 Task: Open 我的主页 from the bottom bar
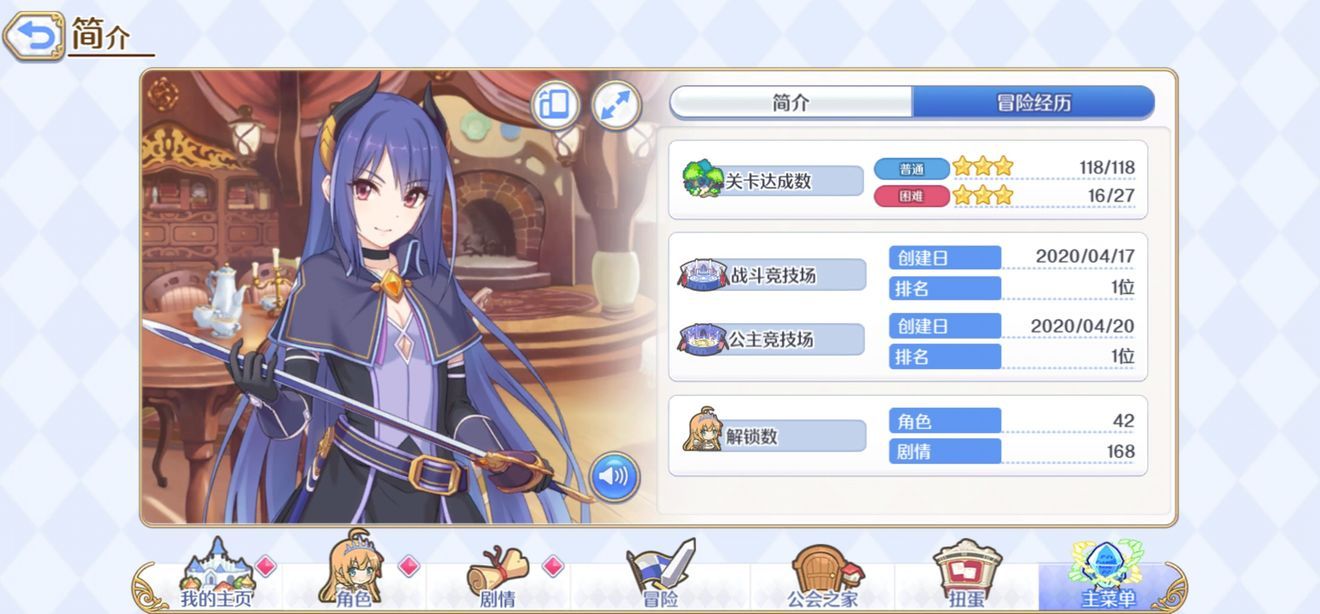tap(216, 578)
